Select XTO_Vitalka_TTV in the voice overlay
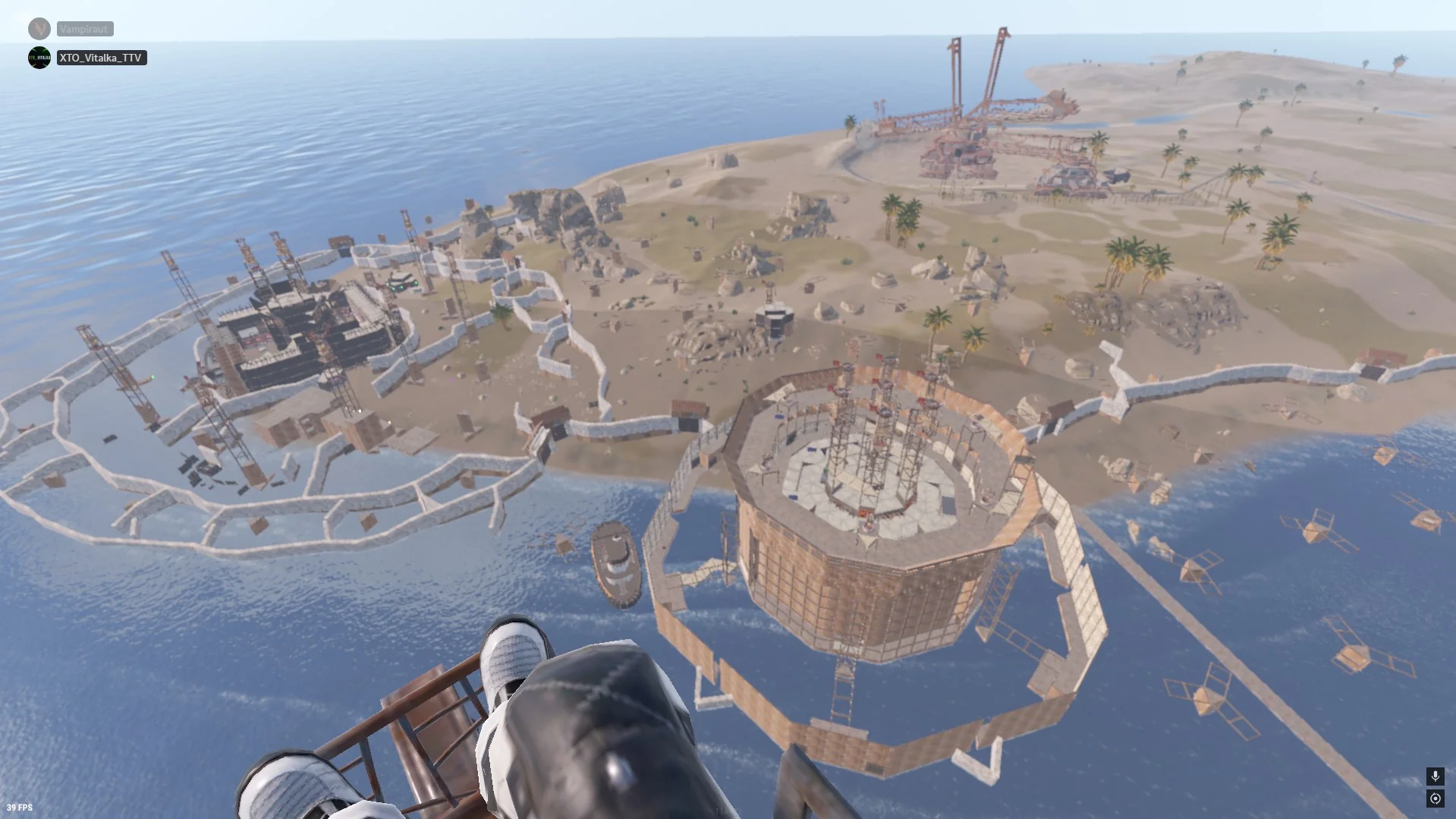 tap(101, 58)
